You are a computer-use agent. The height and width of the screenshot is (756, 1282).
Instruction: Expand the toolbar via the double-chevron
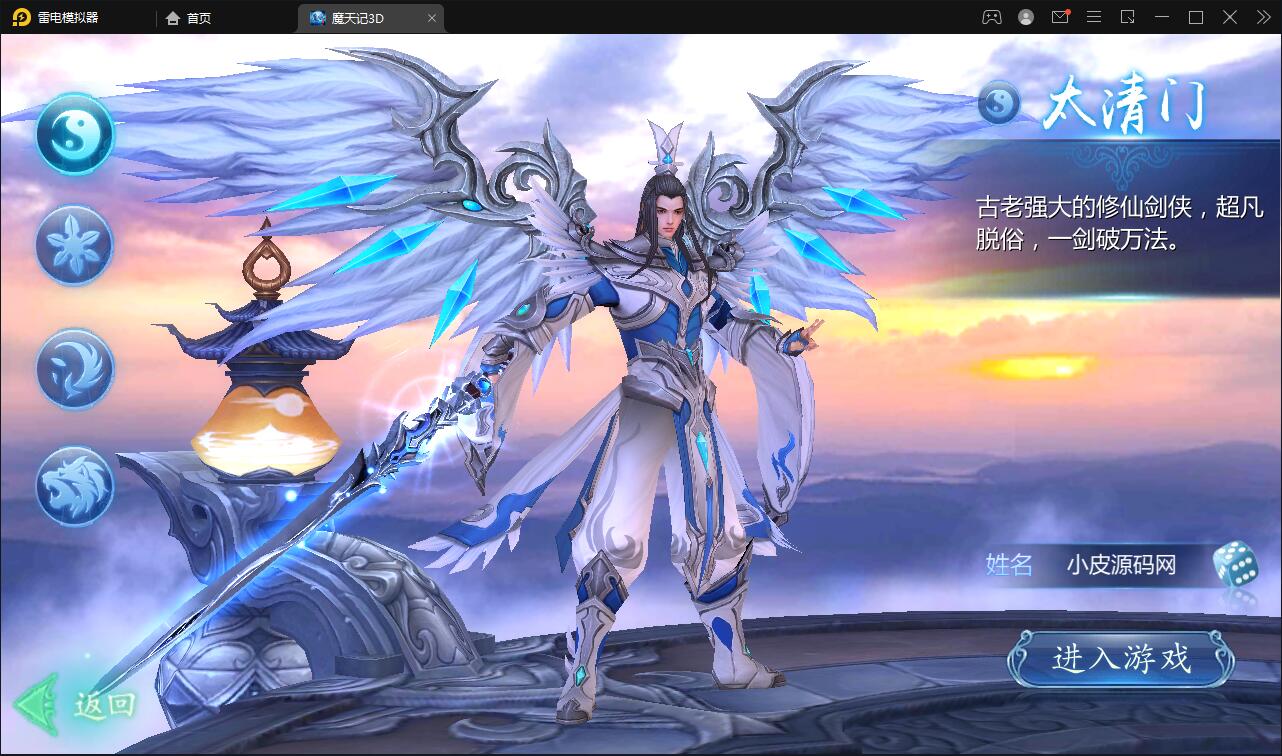1262,17
